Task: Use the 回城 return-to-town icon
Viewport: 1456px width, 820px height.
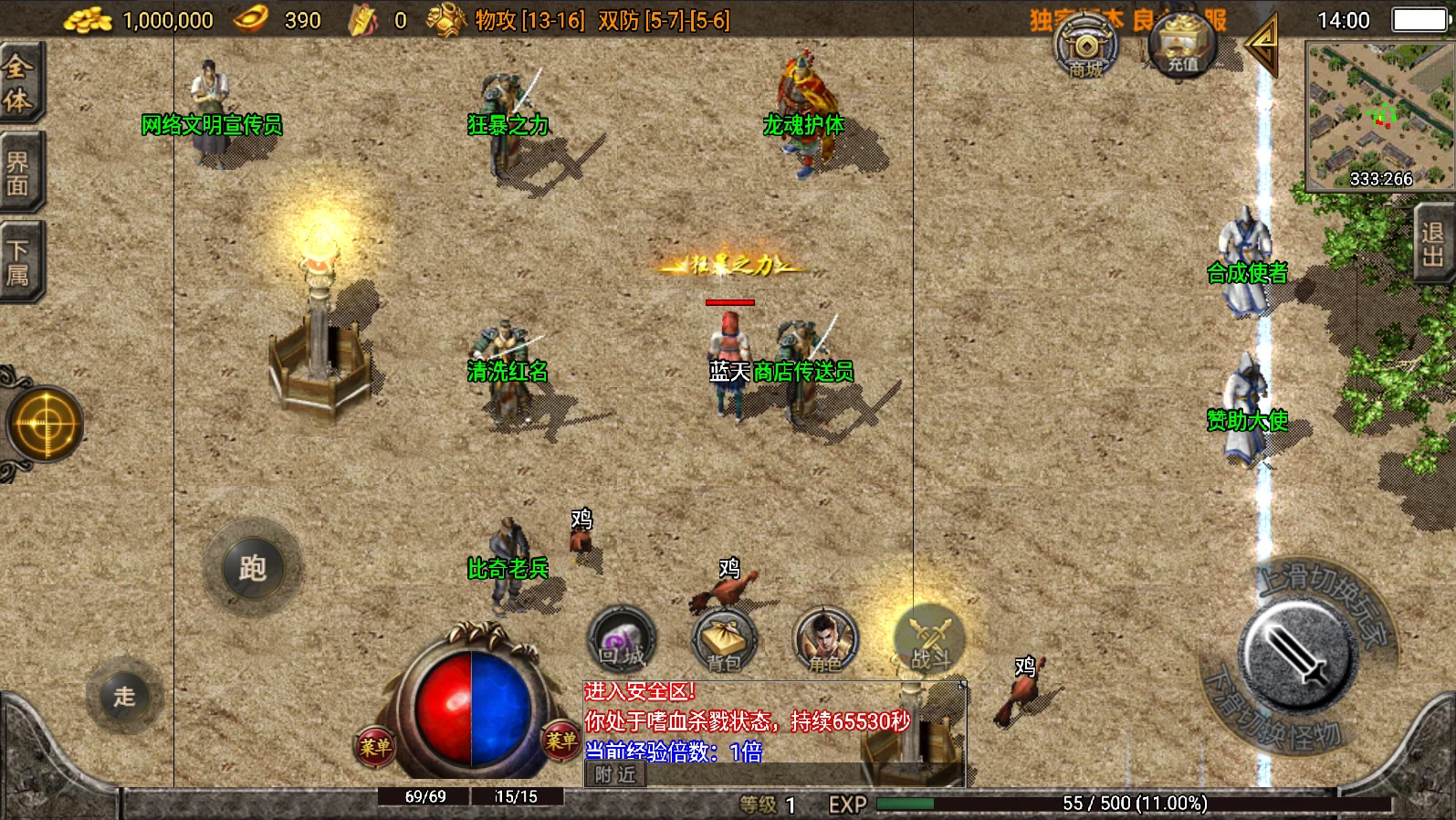Action: click(x=622, y=639)
